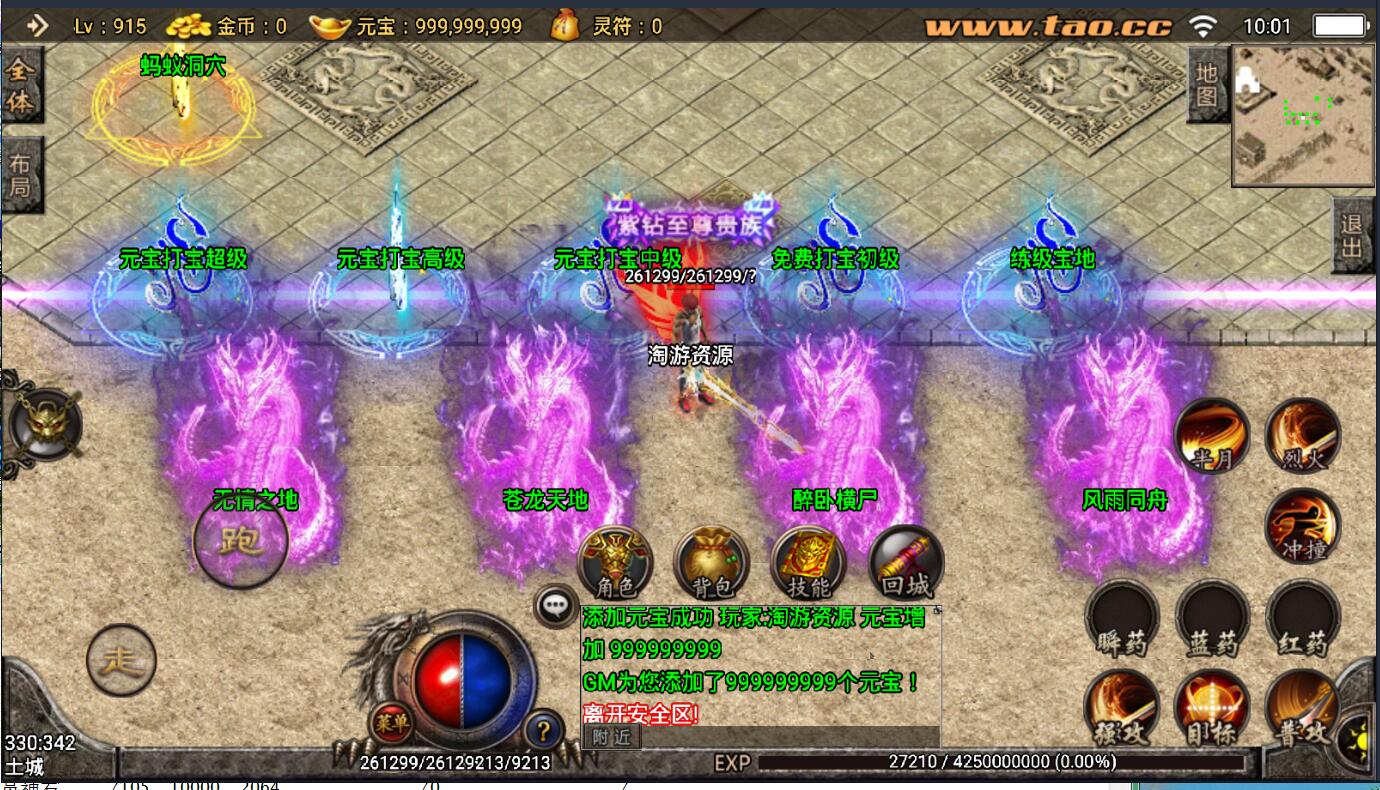
Task: Open the 背包 bag inventory
Action: (x=711, y=564)
